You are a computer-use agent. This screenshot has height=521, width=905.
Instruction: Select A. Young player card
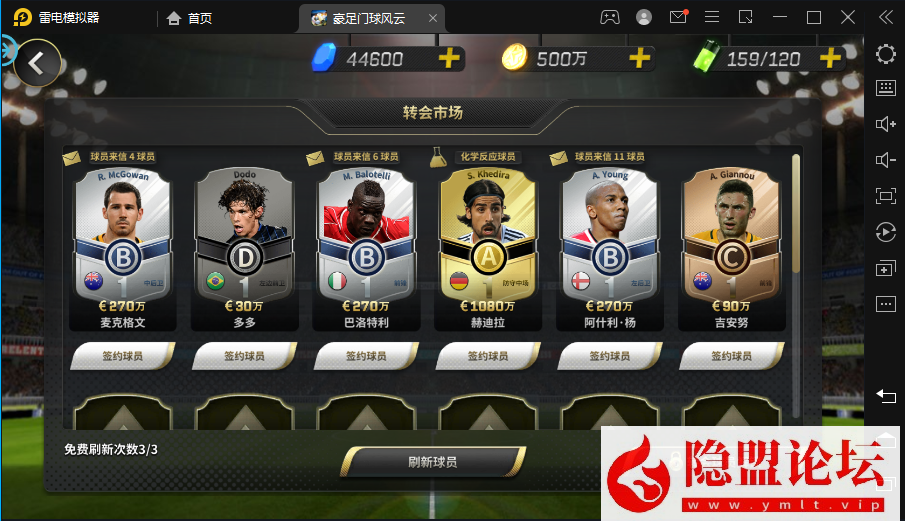click(x=609, y=240)
